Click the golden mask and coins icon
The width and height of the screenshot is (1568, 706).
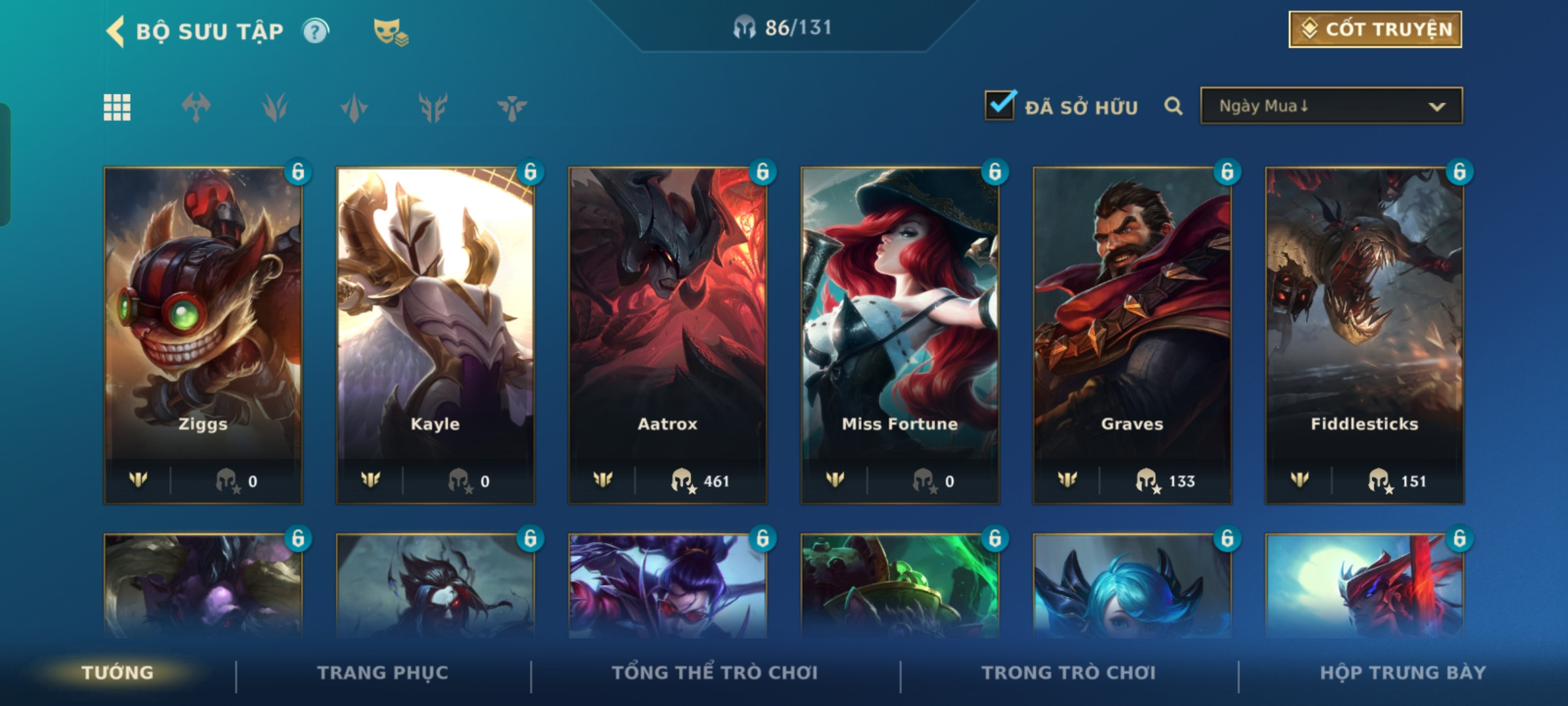click(x=390, y=31)
